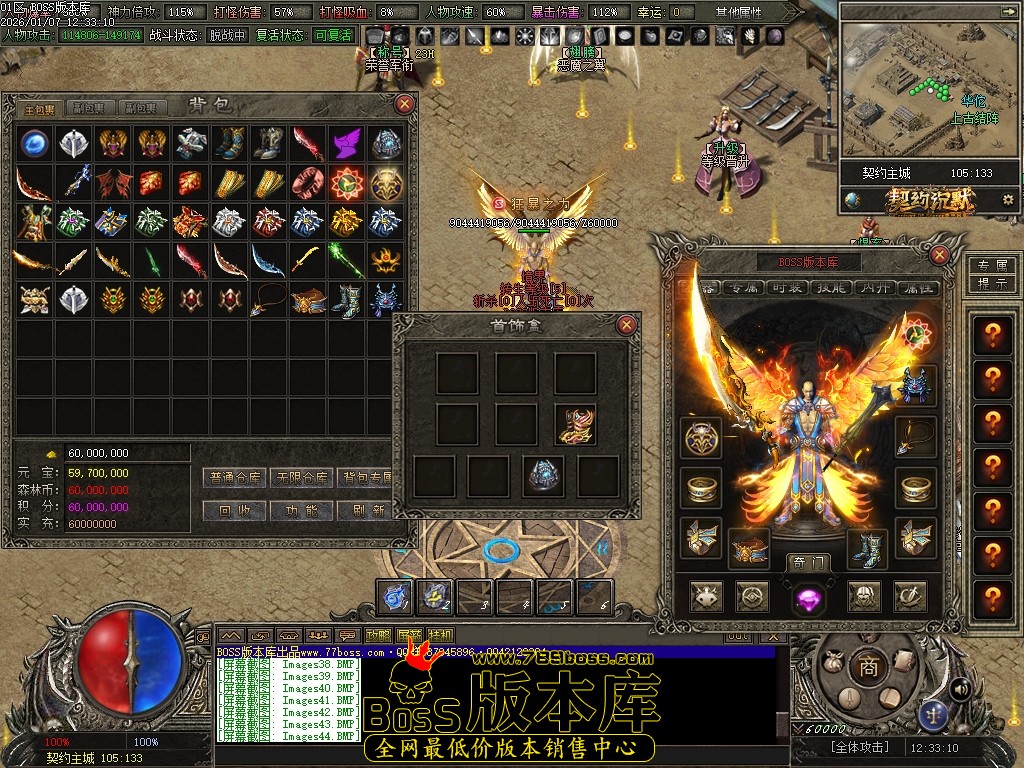Close the 首饰盒 jewelry box window
The height and width of the screenshot is (768, 1024).
pyautogui.click(x=627, y=324)
